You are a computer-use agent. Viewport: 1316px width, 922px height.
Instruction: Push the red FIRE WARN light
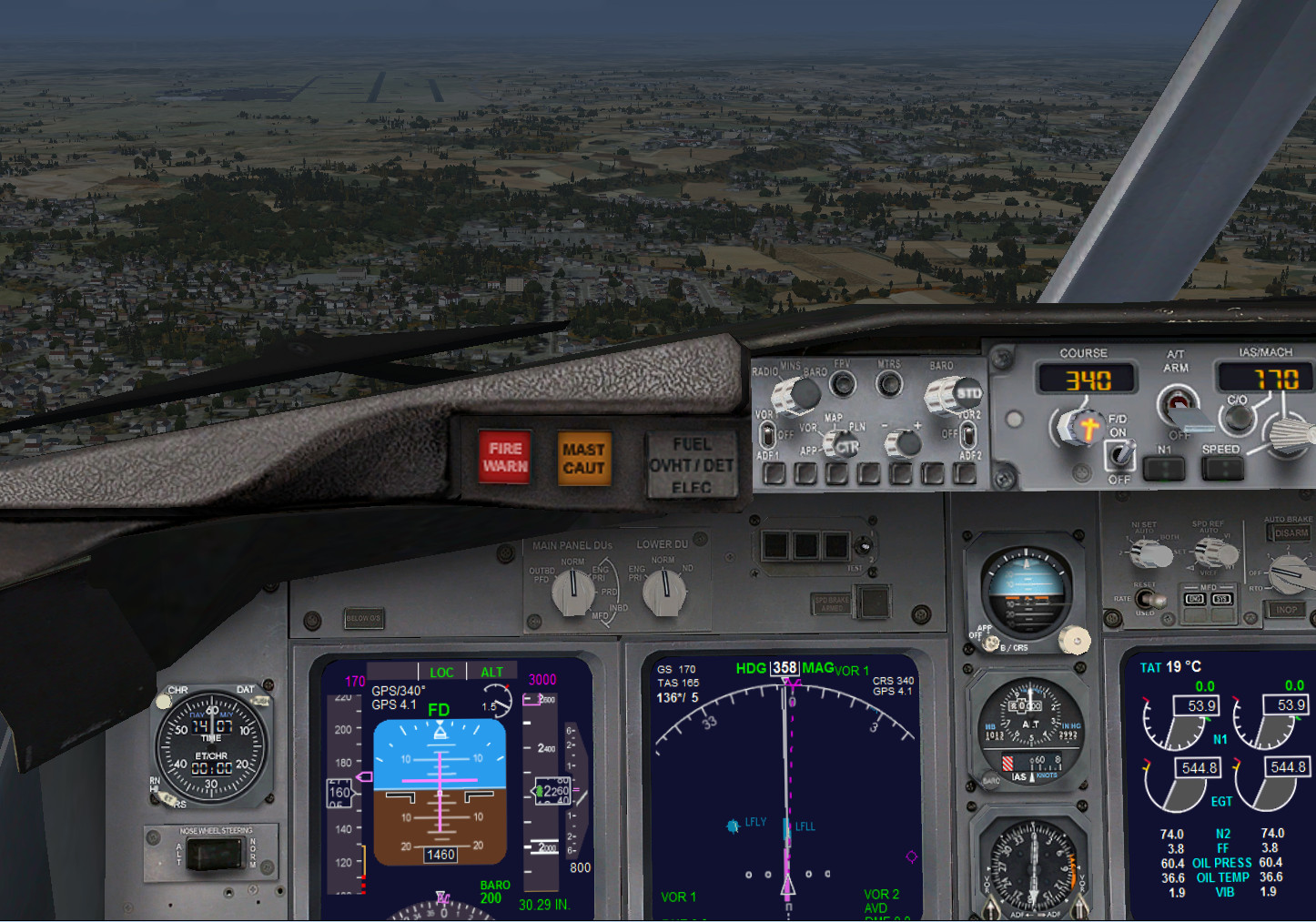tap(504, 457)
